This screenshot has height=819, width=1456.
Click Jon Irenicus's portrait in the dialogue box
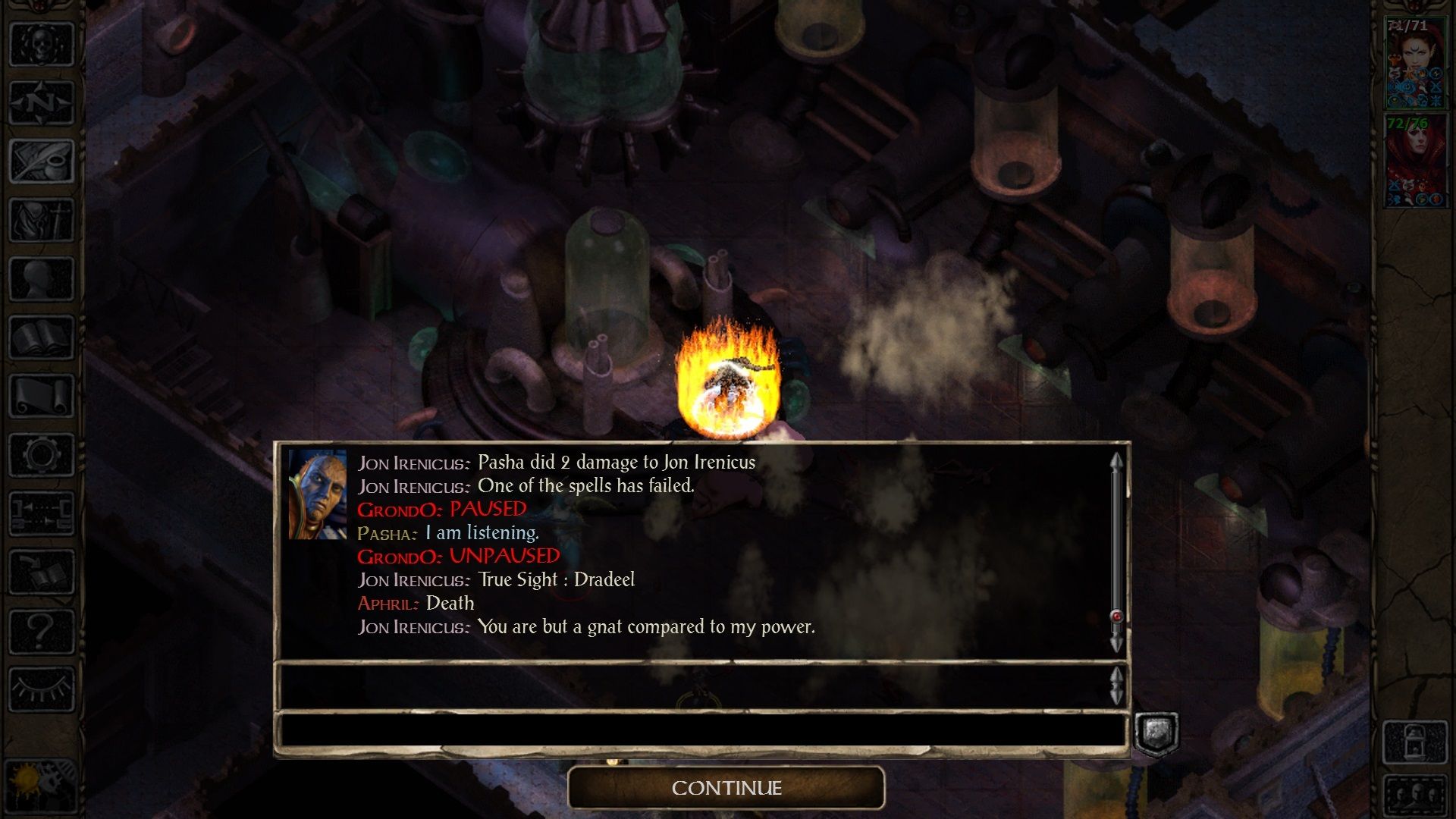tap(317, 494)
